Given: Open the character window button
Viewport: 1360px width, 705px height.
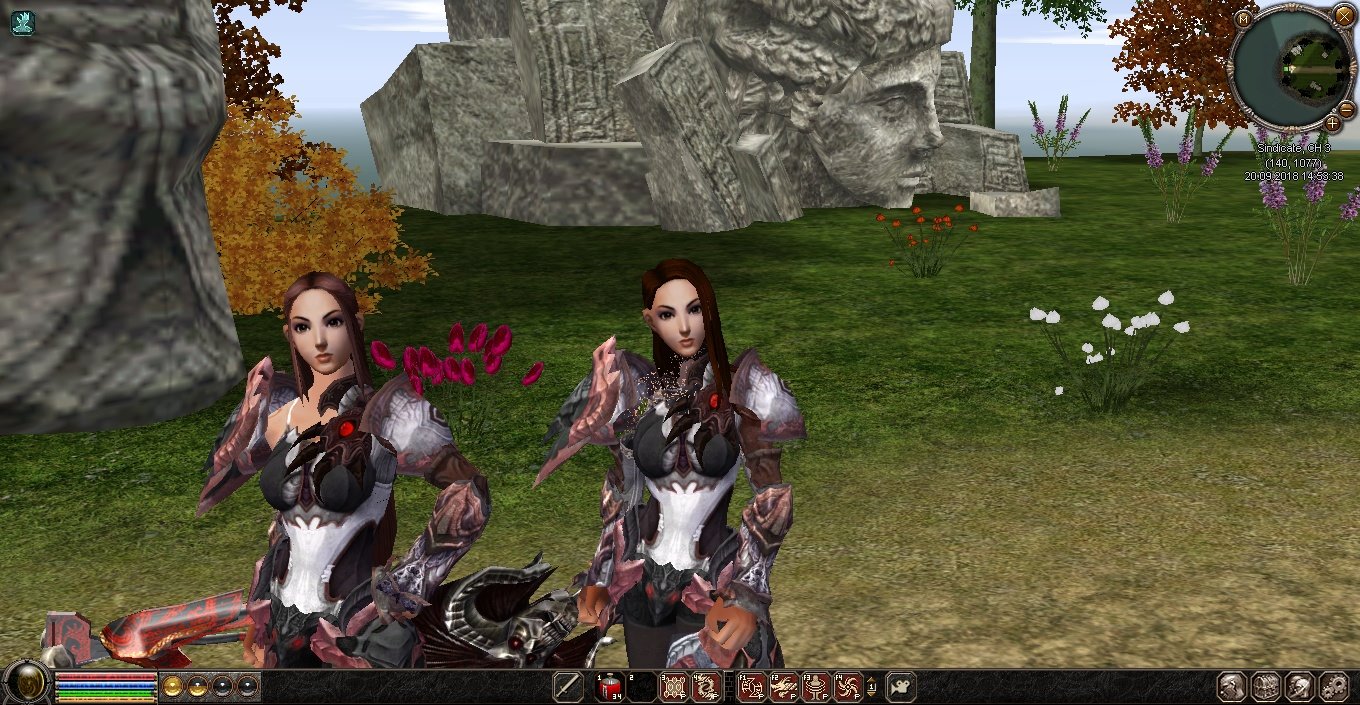Looking at the screenshot, I should click(x=1232, y=687).
